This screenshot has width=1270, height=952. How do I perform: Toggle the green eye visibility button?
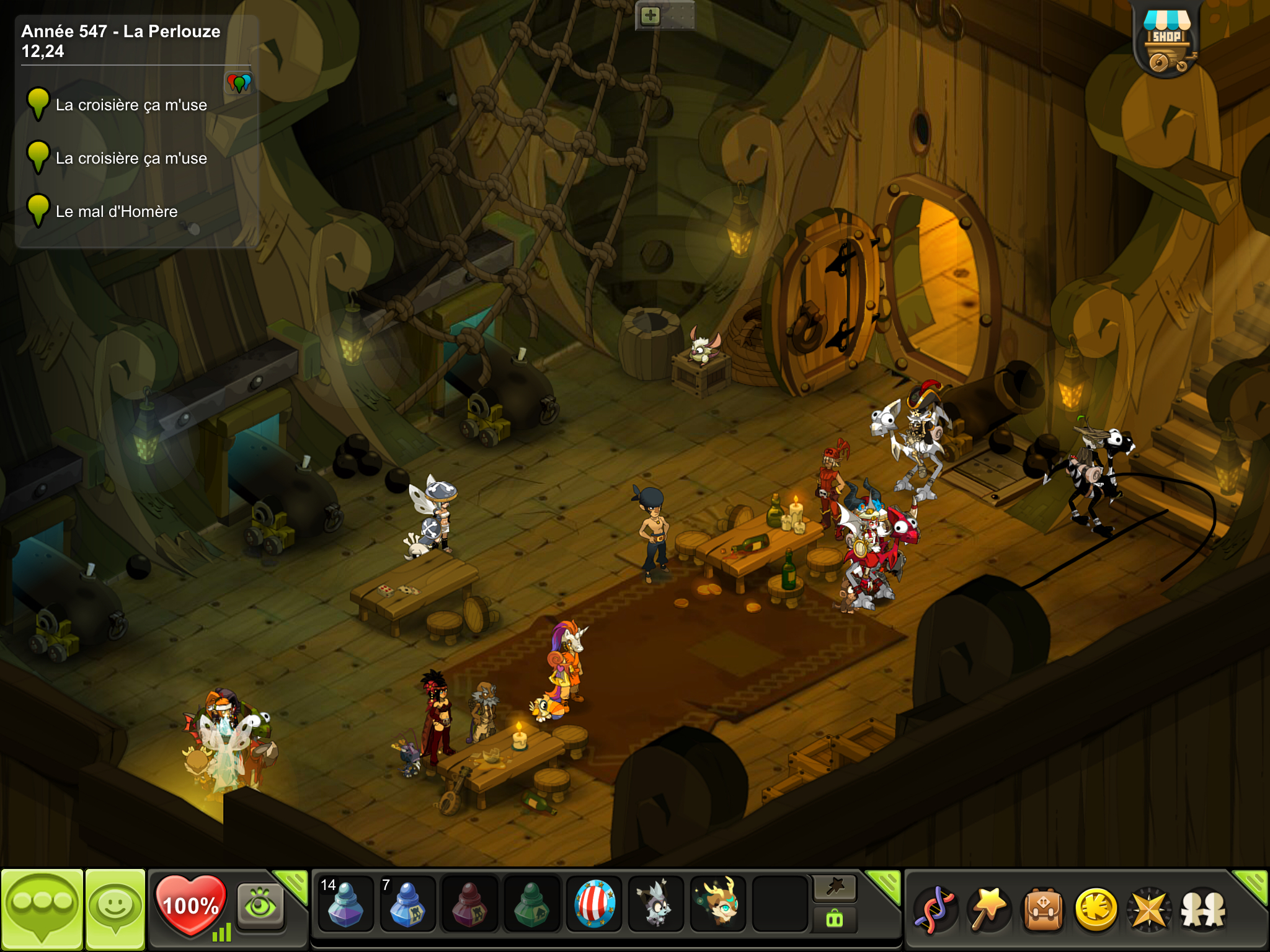click(260, 906)
